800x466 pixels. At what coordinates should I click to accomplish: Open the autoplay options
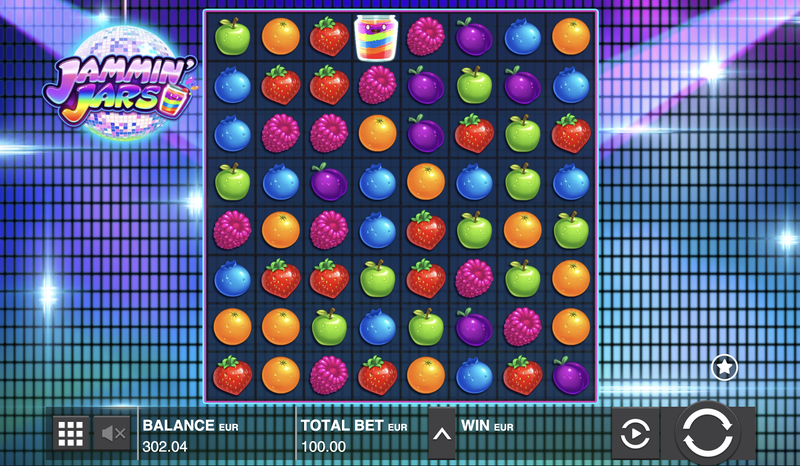coord(636,434)
